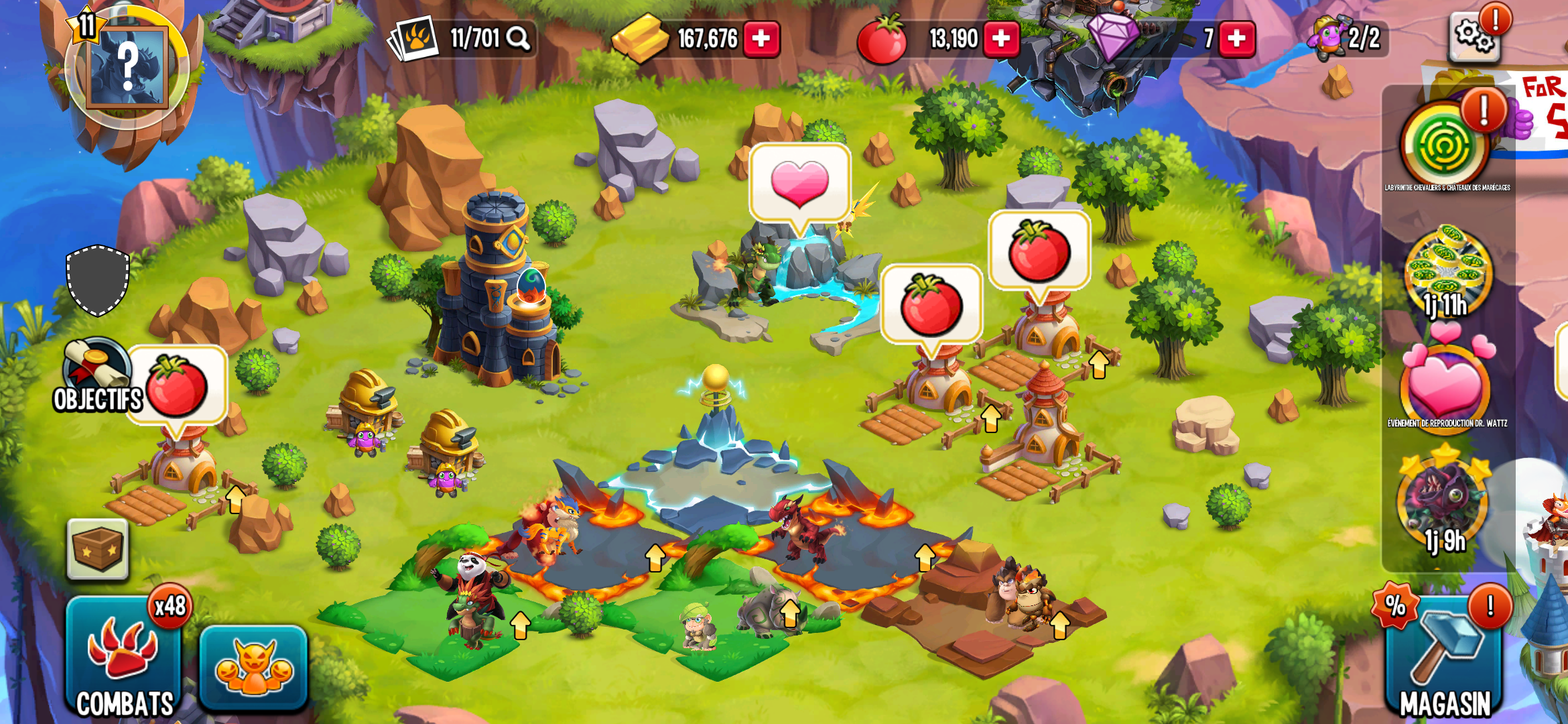The height and width of the screenshot is (724, 1568).
Task: Check the builder workers 2/2 counter
Action: point(1348,39)
